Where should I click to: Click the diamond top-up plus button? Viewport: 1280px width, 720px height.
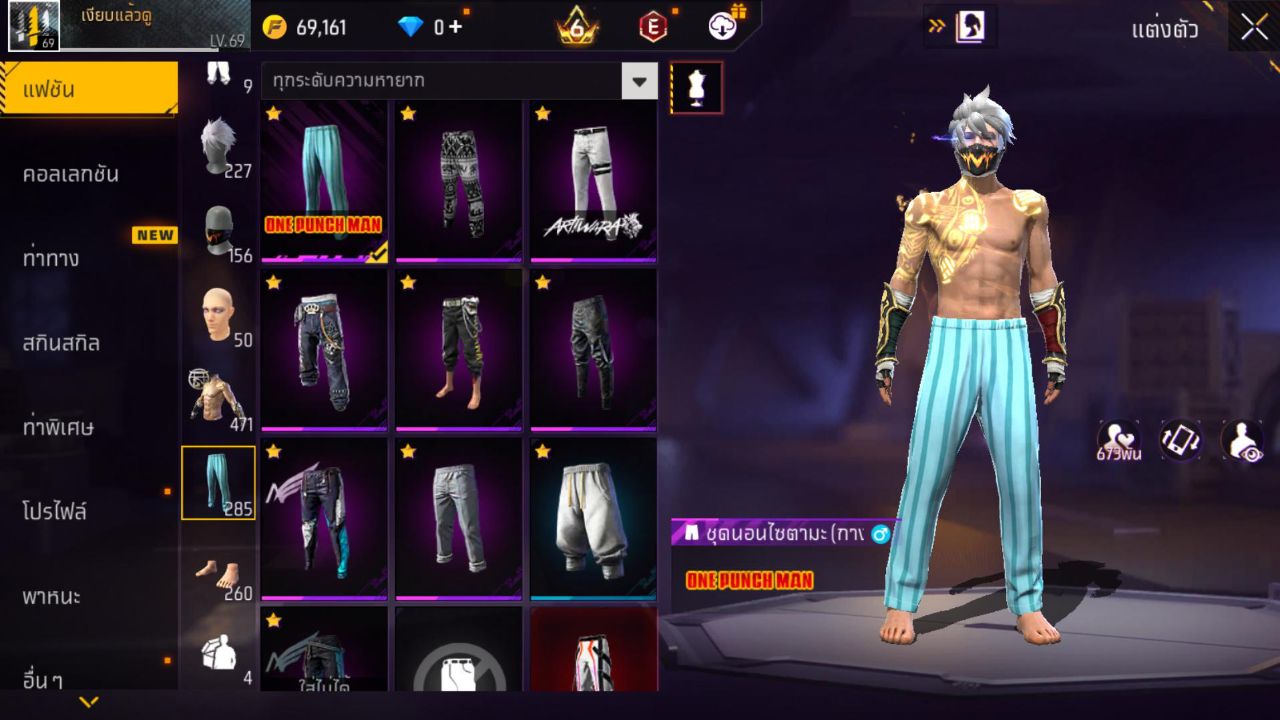(x=455, y=27)
